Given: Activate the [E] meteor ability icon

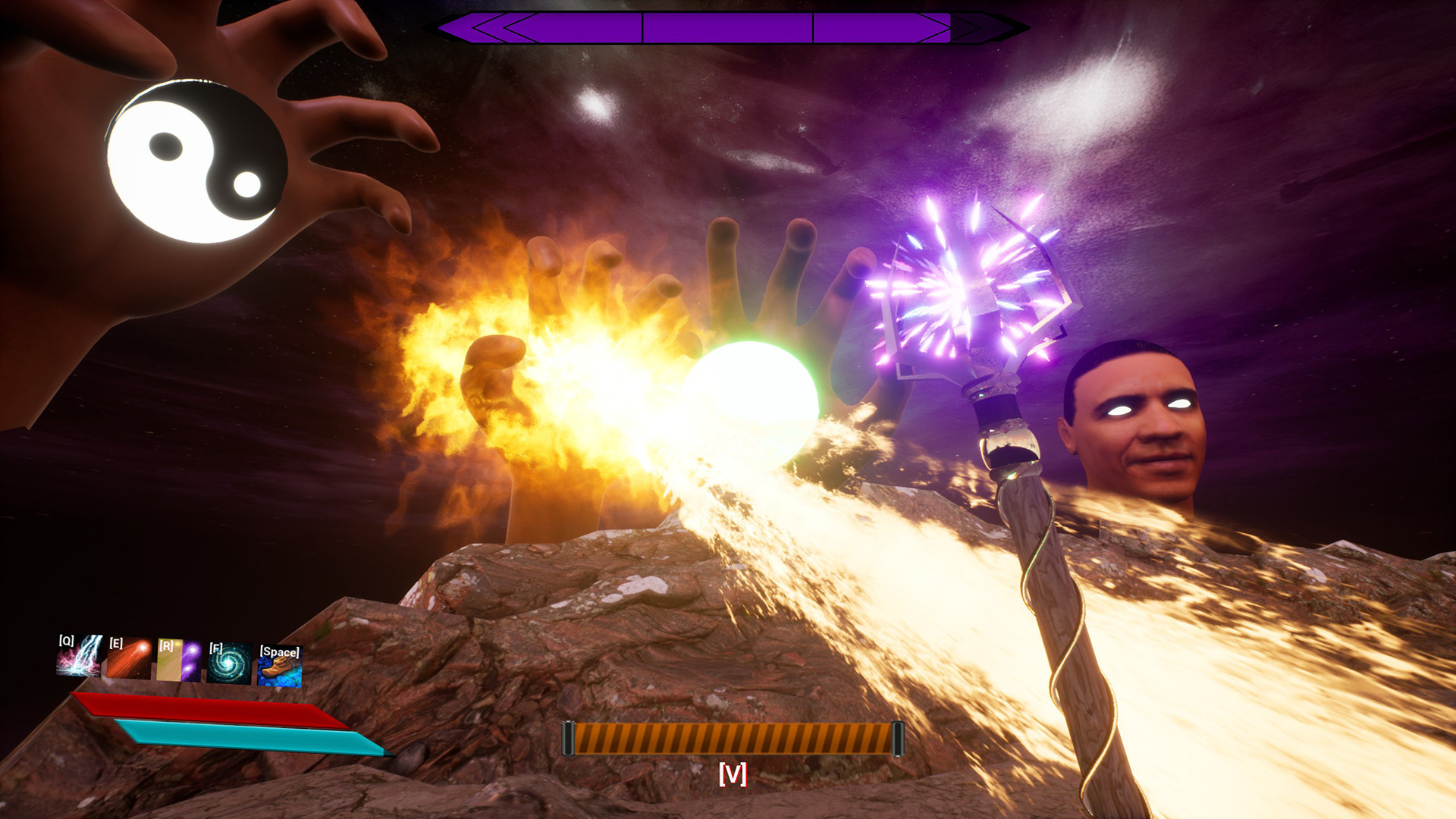Looking at the screenshot, I should coord(129,657).
